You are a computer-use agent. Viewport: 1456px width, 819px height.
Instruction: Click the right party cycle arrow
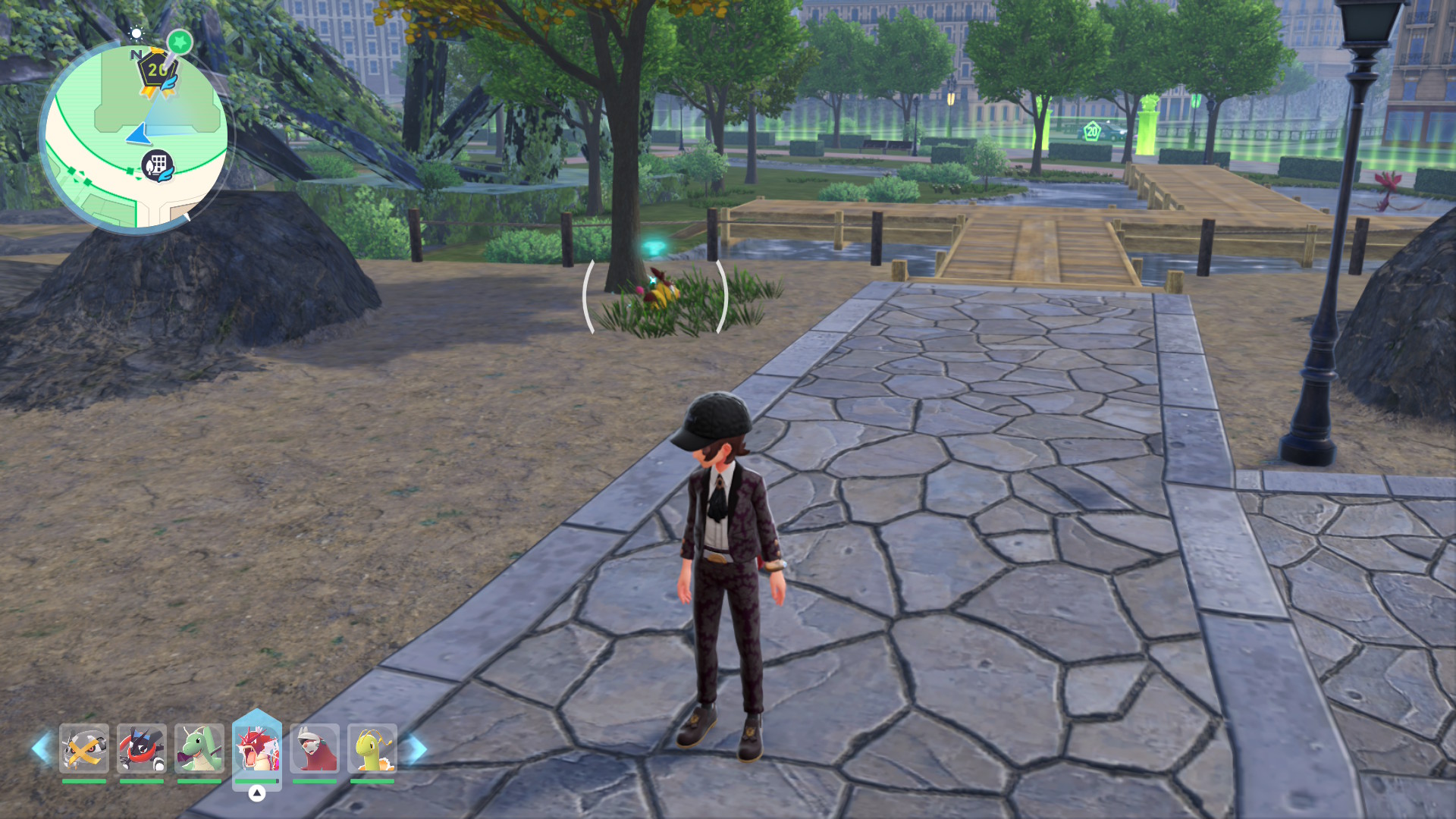[416, 748]
